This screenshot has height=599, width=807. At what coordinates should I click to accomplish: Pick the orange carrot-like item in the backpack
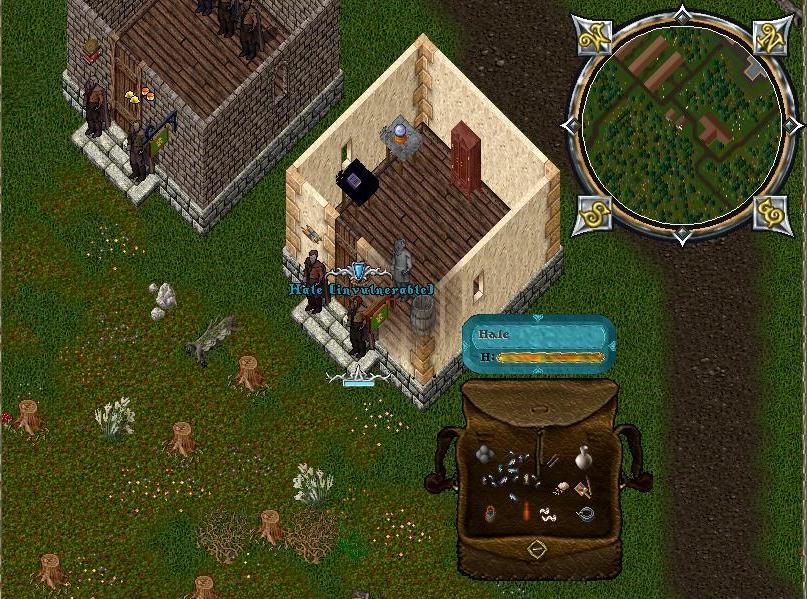pos(524,513)
